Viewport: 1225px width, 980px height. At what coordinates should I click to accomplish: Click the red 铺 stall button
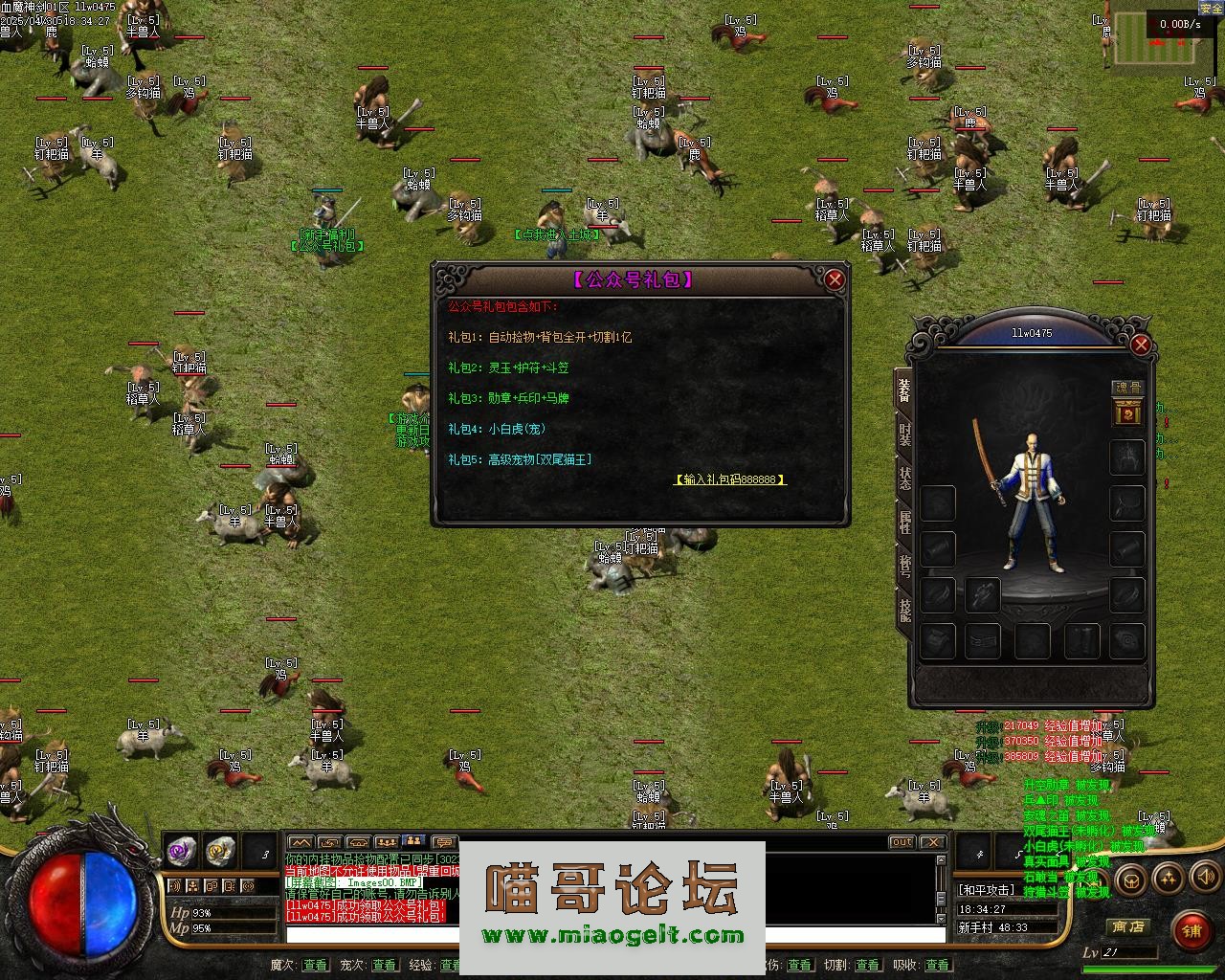tap(1191, 929)
